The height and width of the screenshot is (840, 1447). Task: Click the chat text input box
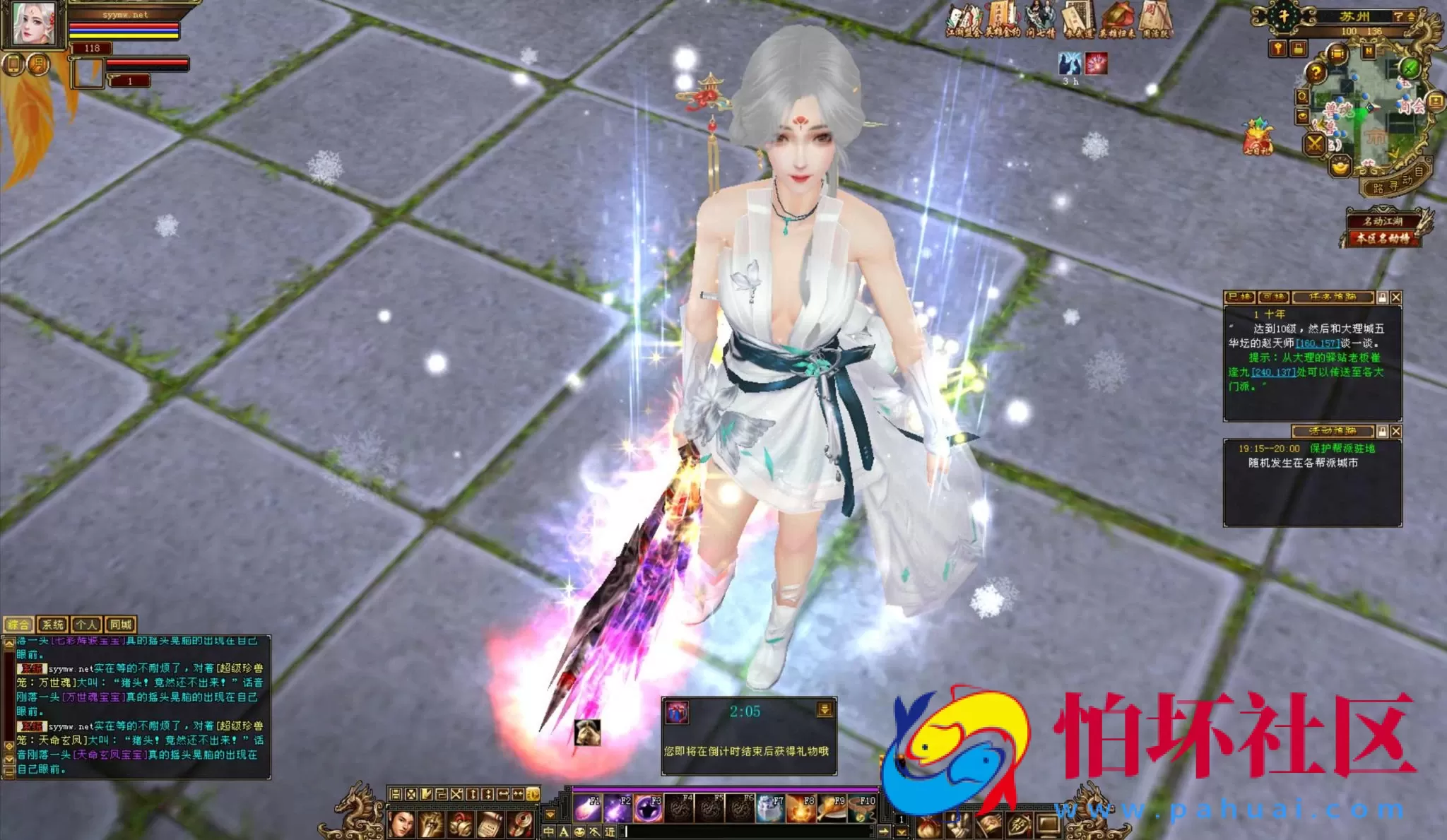pyautogui.click(x=749, y=832)
